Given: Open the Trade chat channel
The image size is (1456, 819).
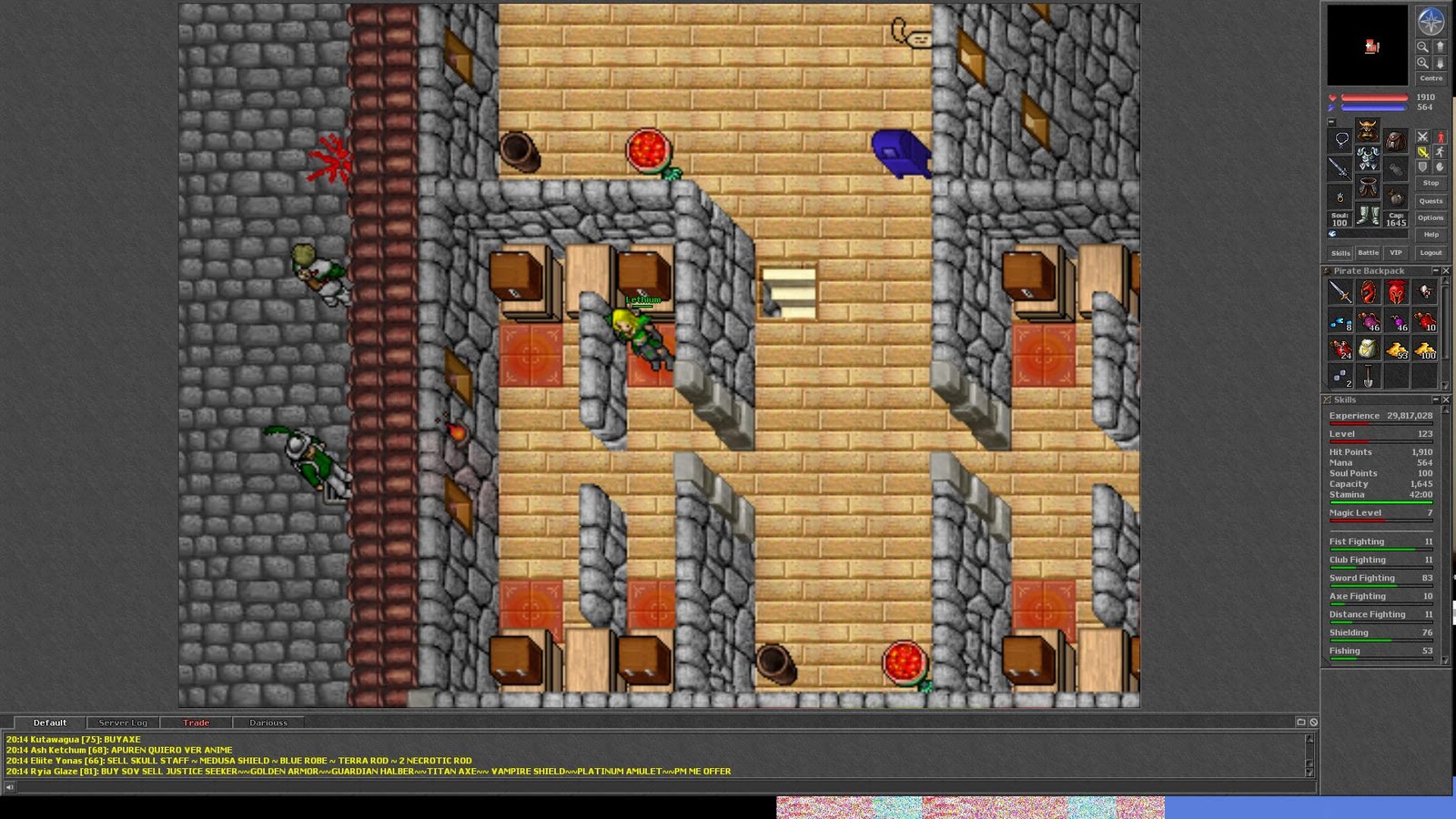Looking at the screenshot, I should [x=198, y=722].
